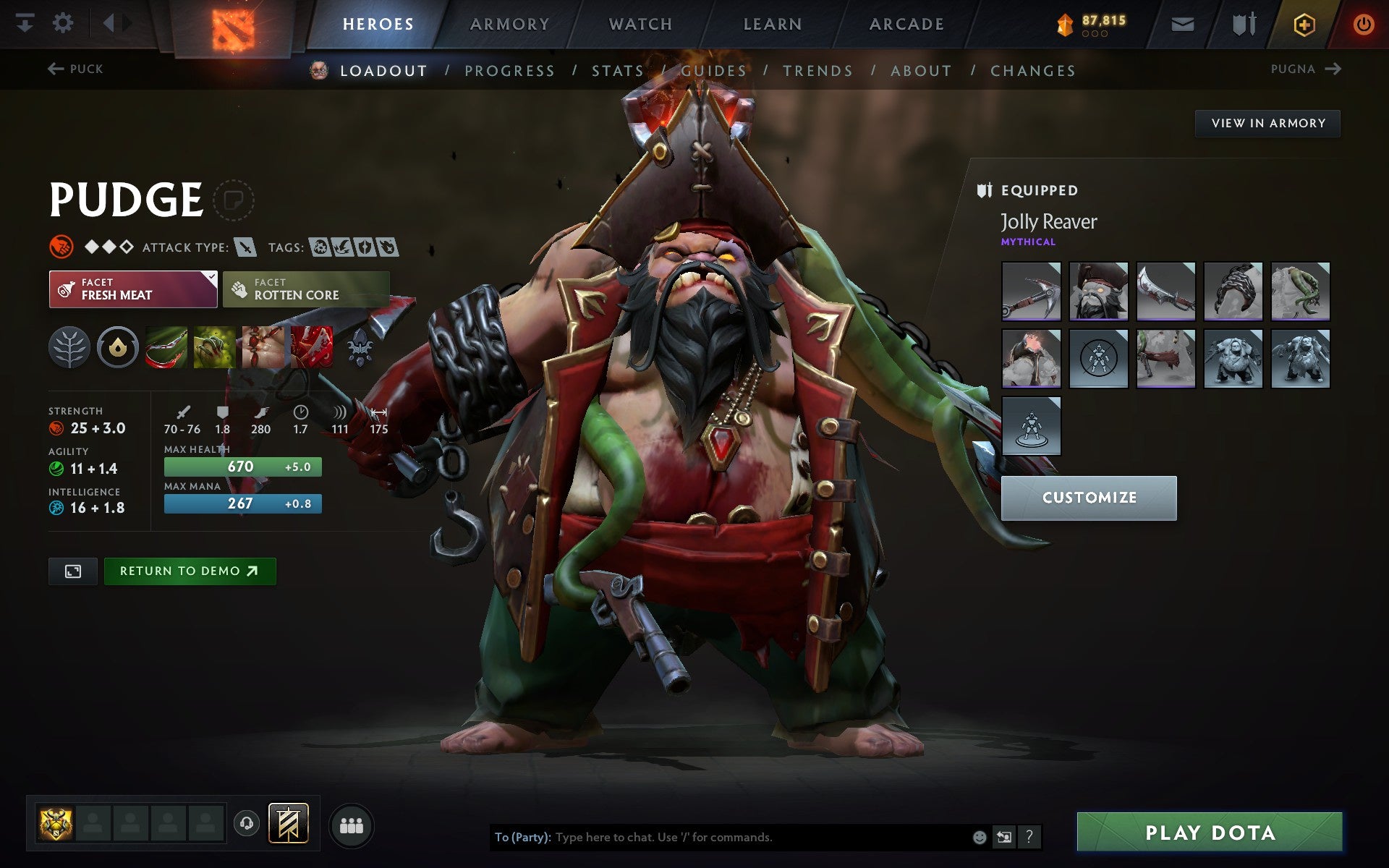Open the voice chat headset icon
Screen dimensions: 1389x868
(x=246, y=823)
